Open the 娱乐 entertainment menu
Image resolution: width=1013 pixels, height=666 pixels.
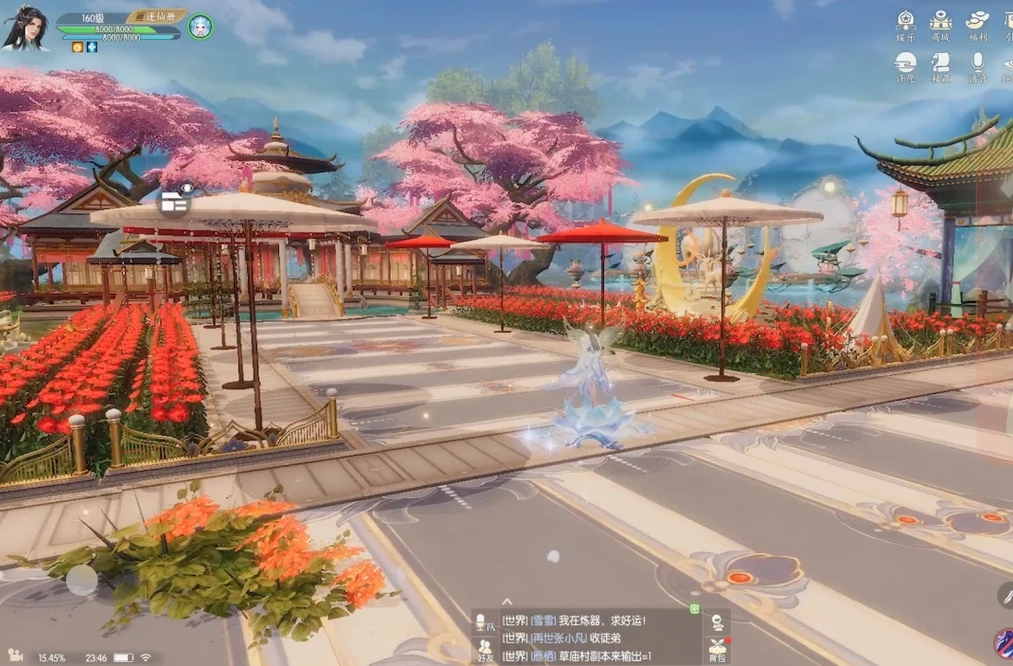click(906, 25)
